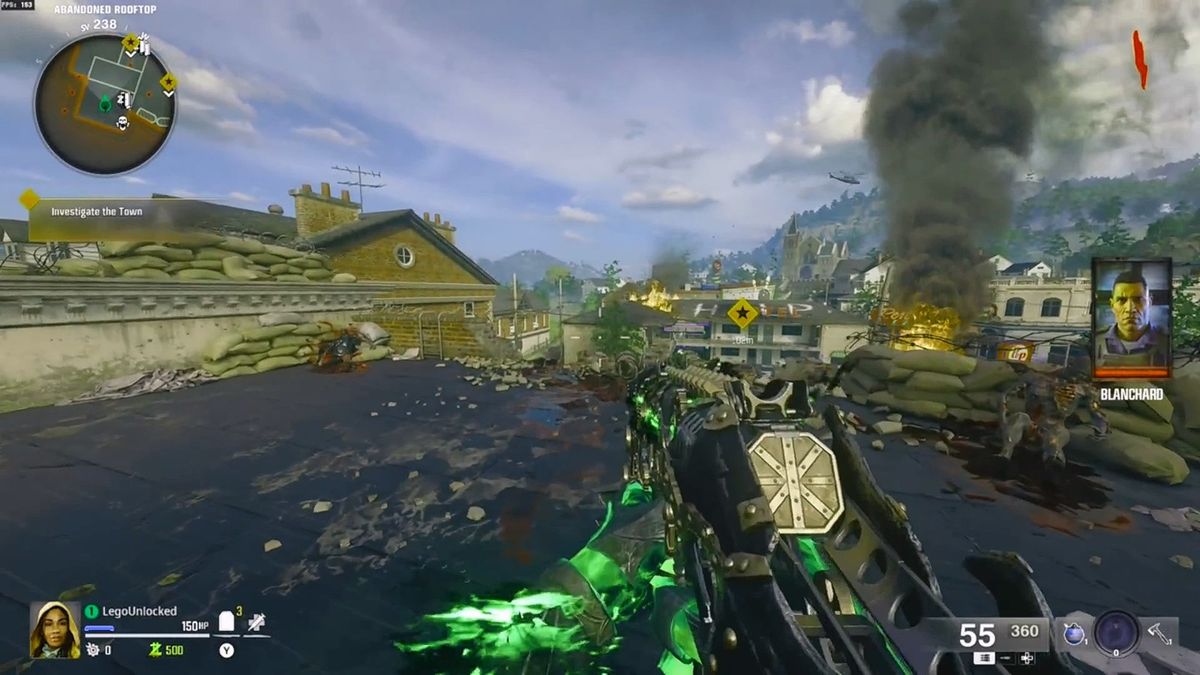Viewport: 1200px width, 675px height.
Task: Click the gear-shaped salvage icon
Action: point(92,650)
